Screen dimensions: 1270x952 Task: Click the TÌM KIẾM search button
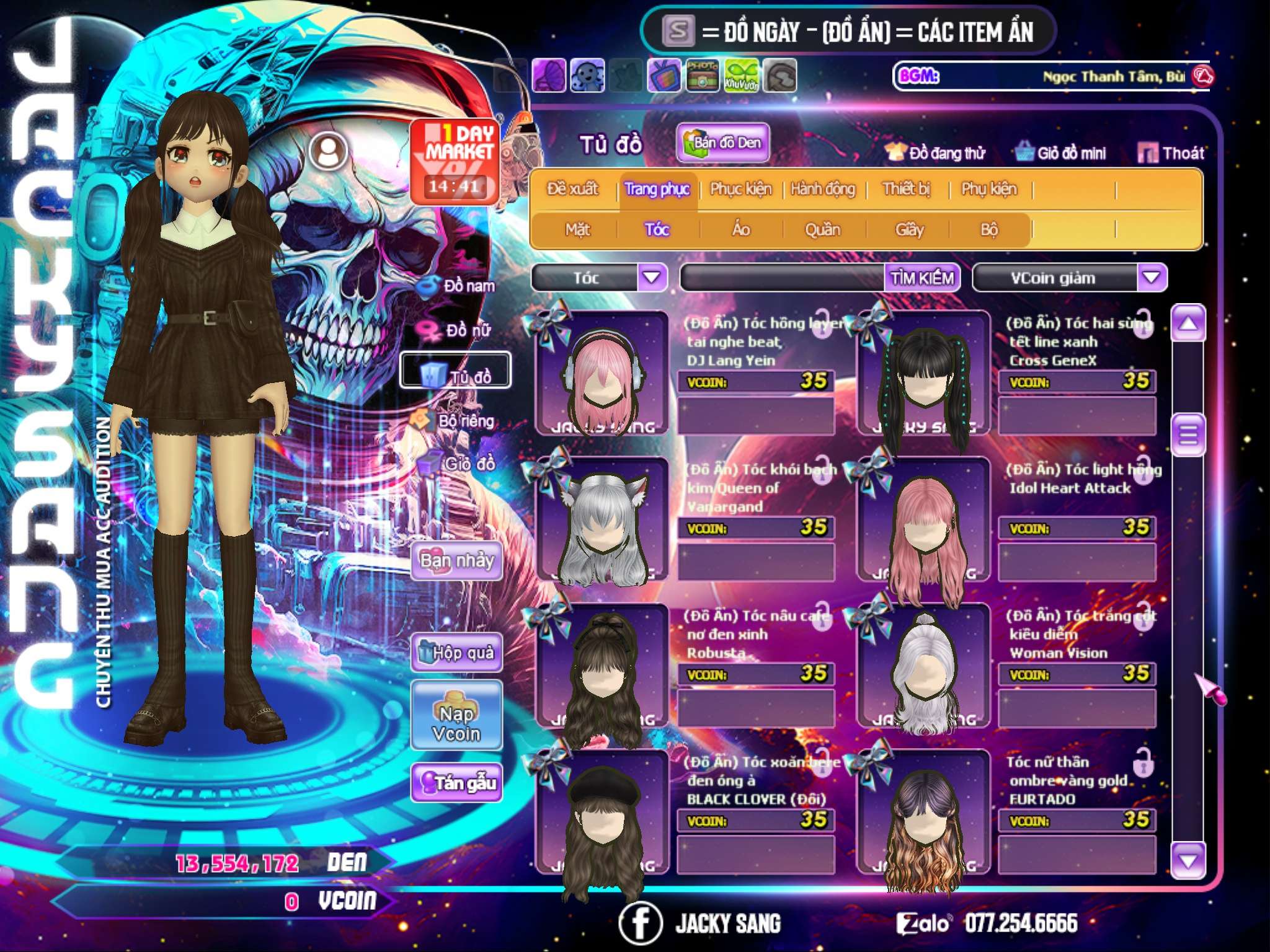921,278
